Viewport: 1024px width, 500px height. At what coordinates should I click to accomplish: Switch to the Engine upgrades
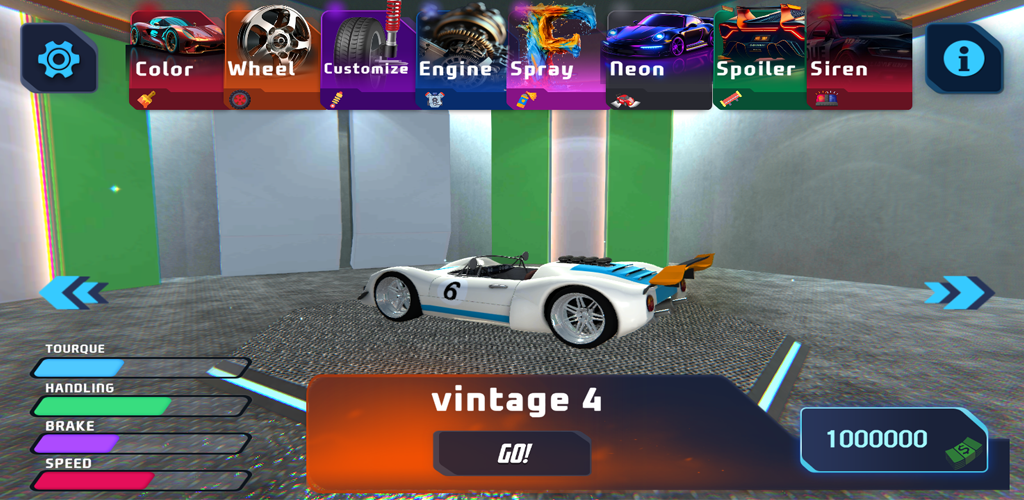pos(460,60)
